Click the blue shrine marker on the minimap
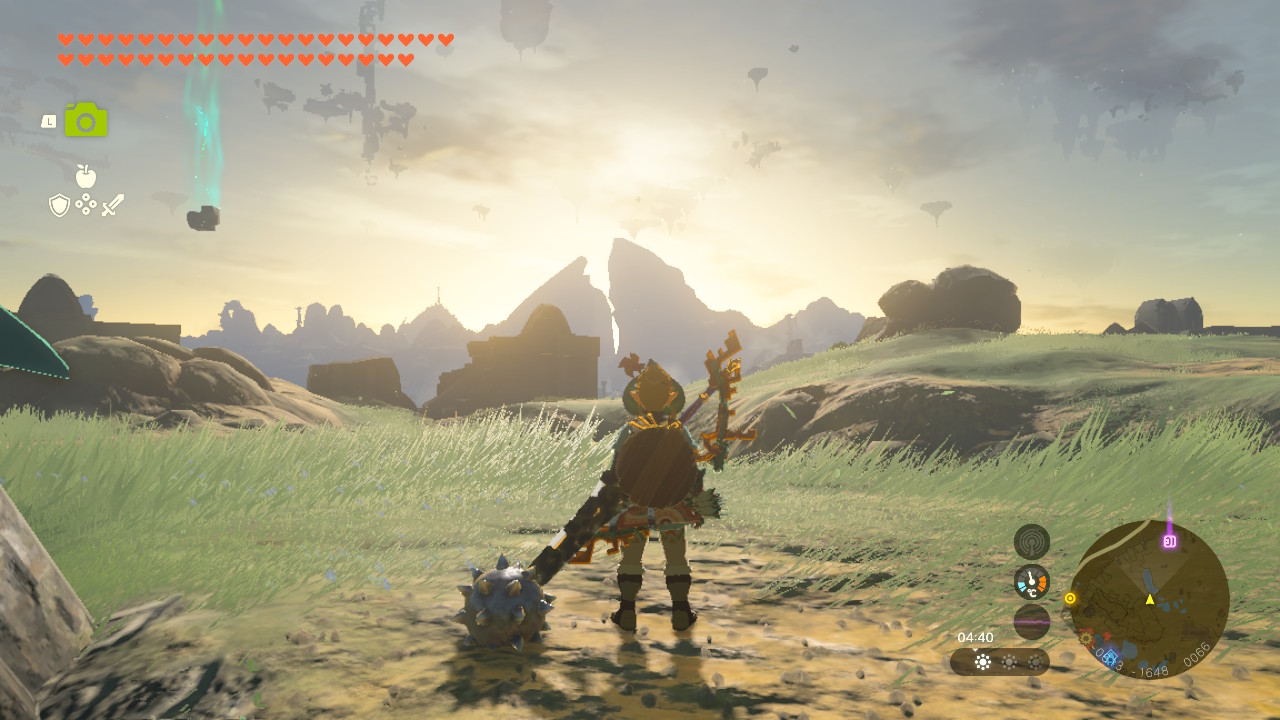This screenshot has height=720, width=1280. point(1109,655)
